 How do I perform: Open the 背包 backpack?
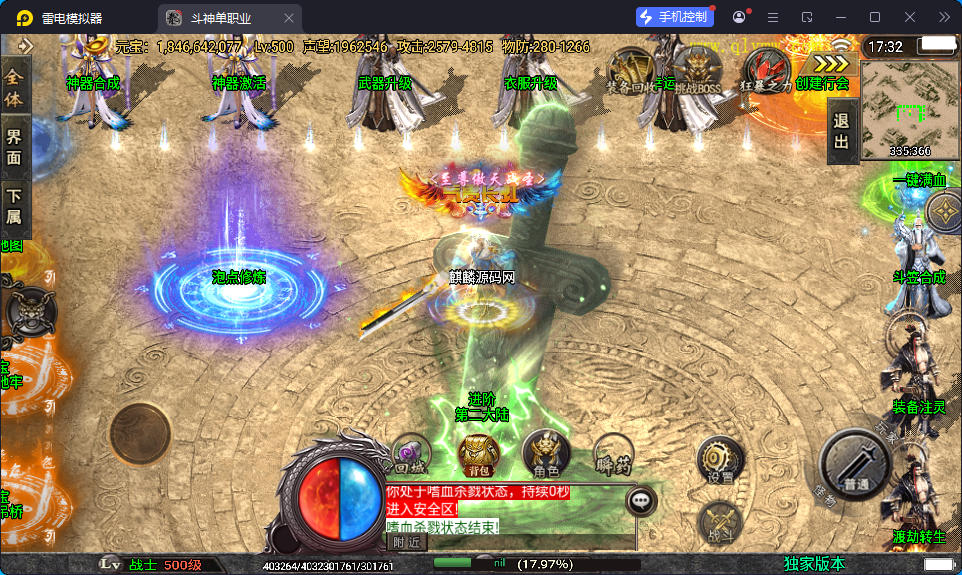click(x=479, y=452)
